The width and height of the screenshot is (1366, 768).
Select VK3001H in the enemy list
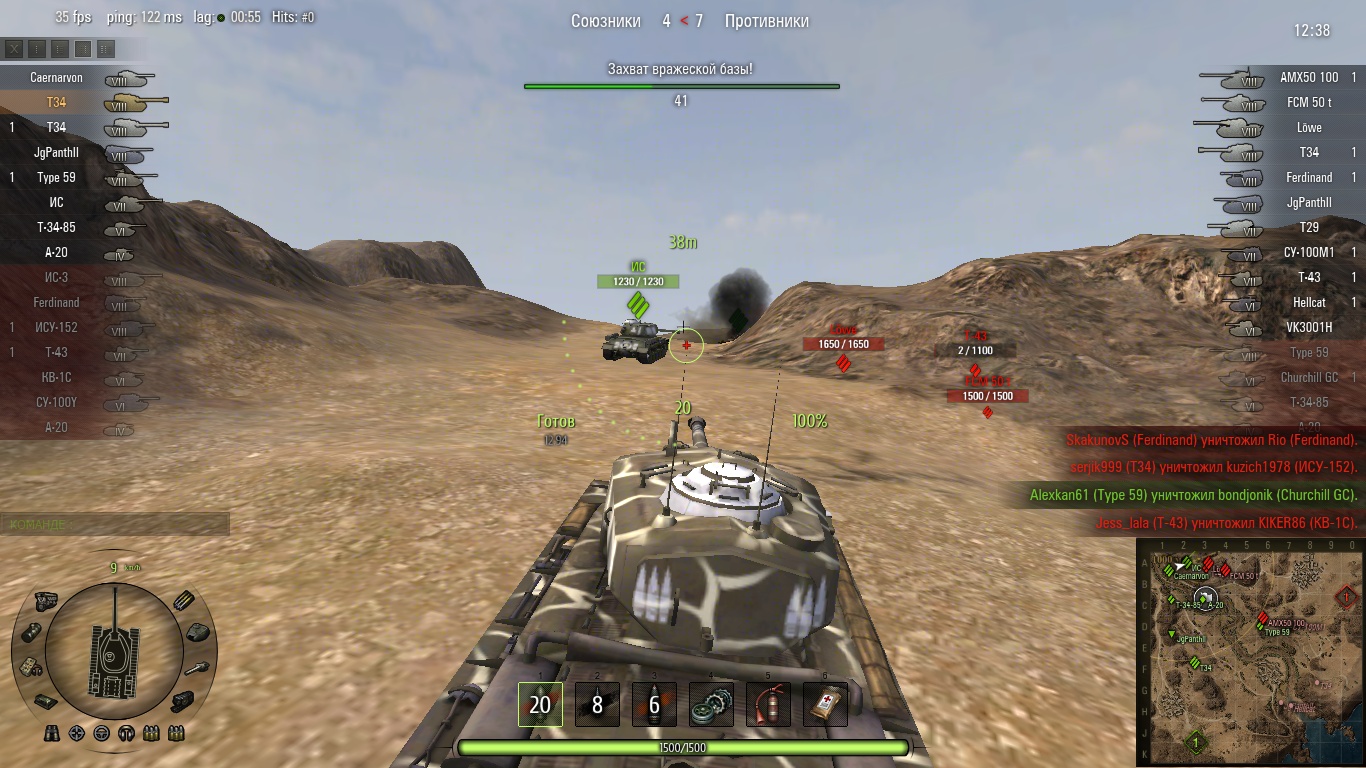coord(1309,327)
